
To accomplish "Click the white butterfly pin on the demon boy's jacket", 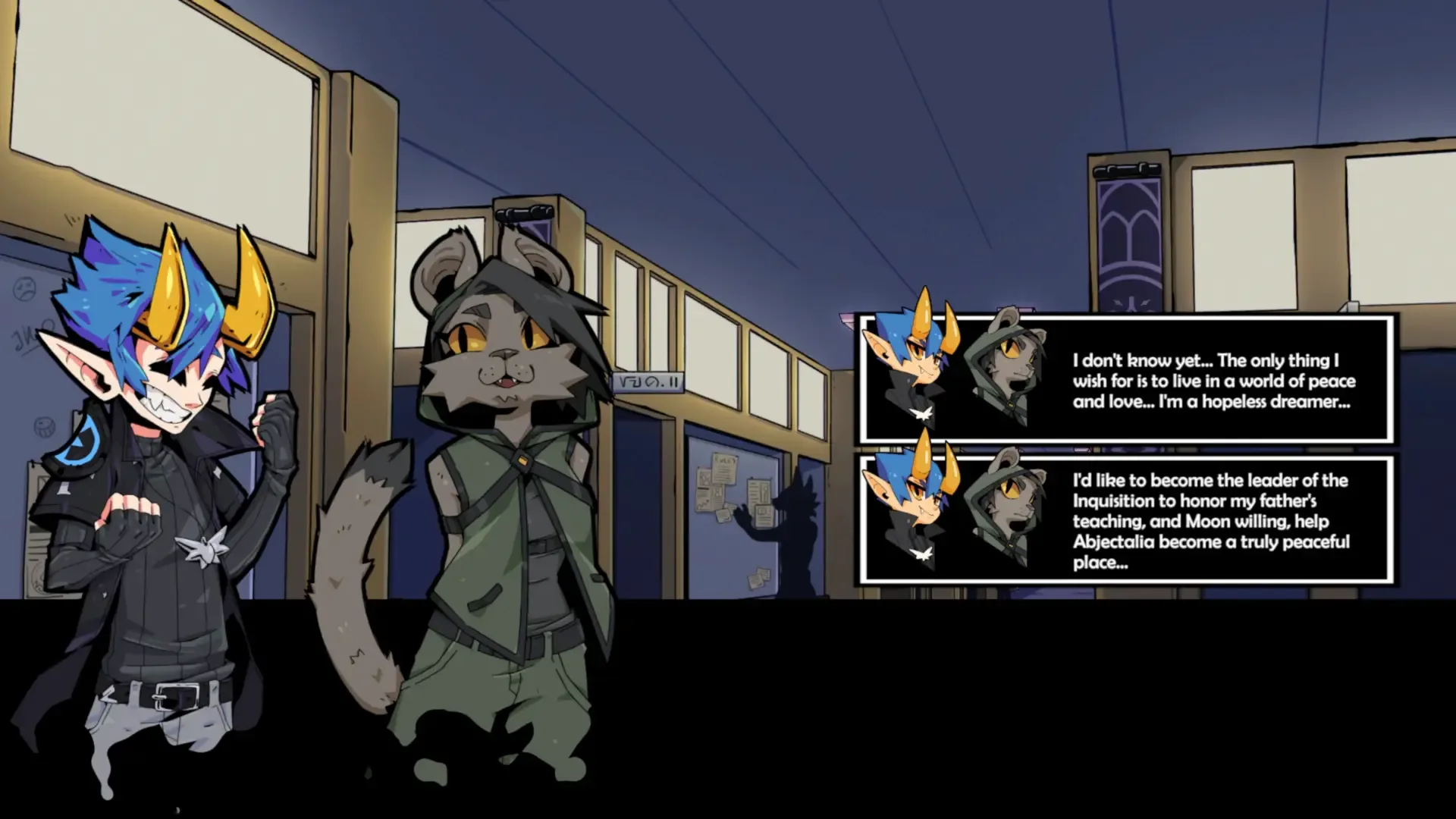I will coord(202,547).
